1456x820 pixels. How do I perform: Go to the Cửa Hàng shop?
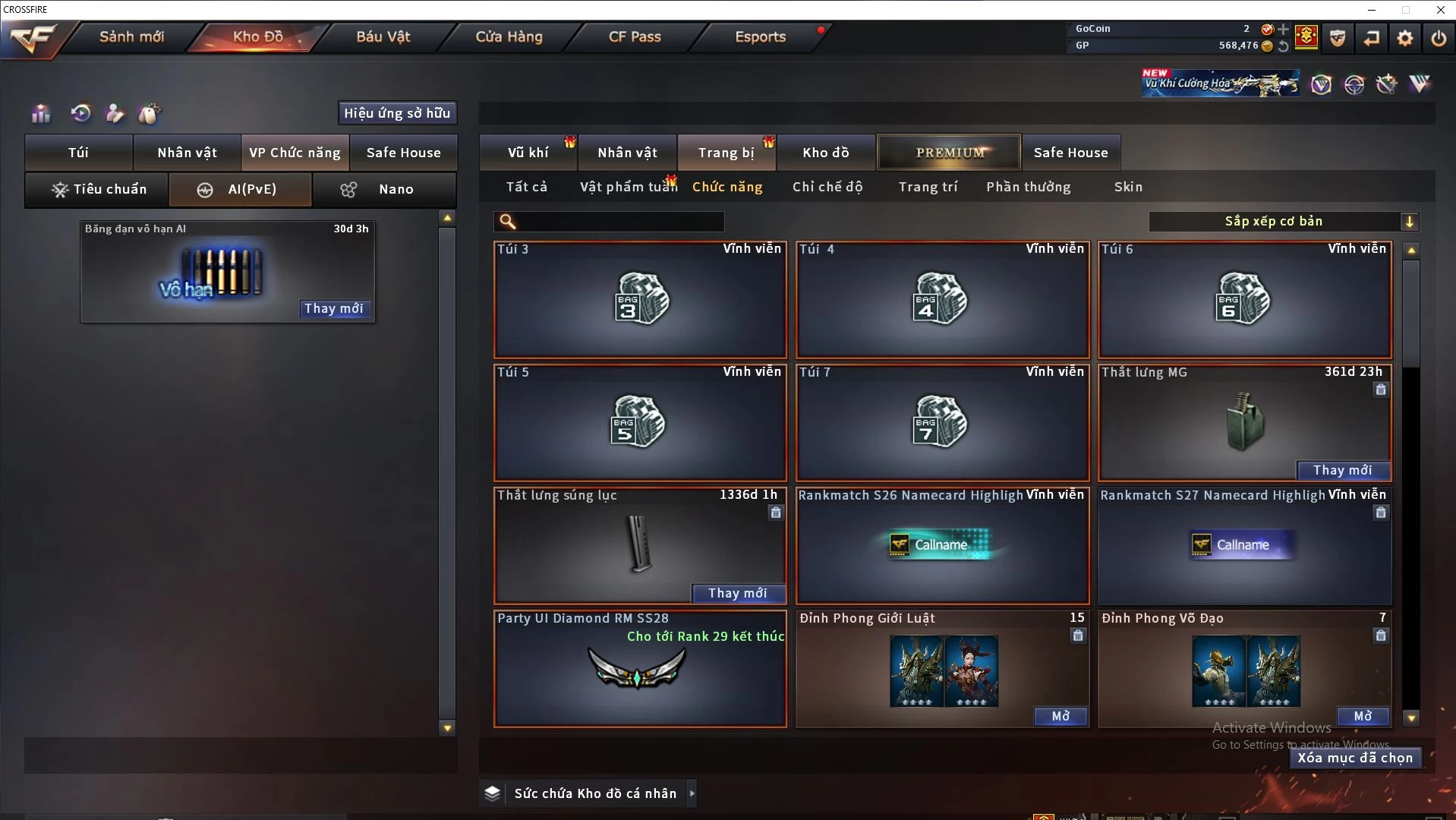(509, 36)
